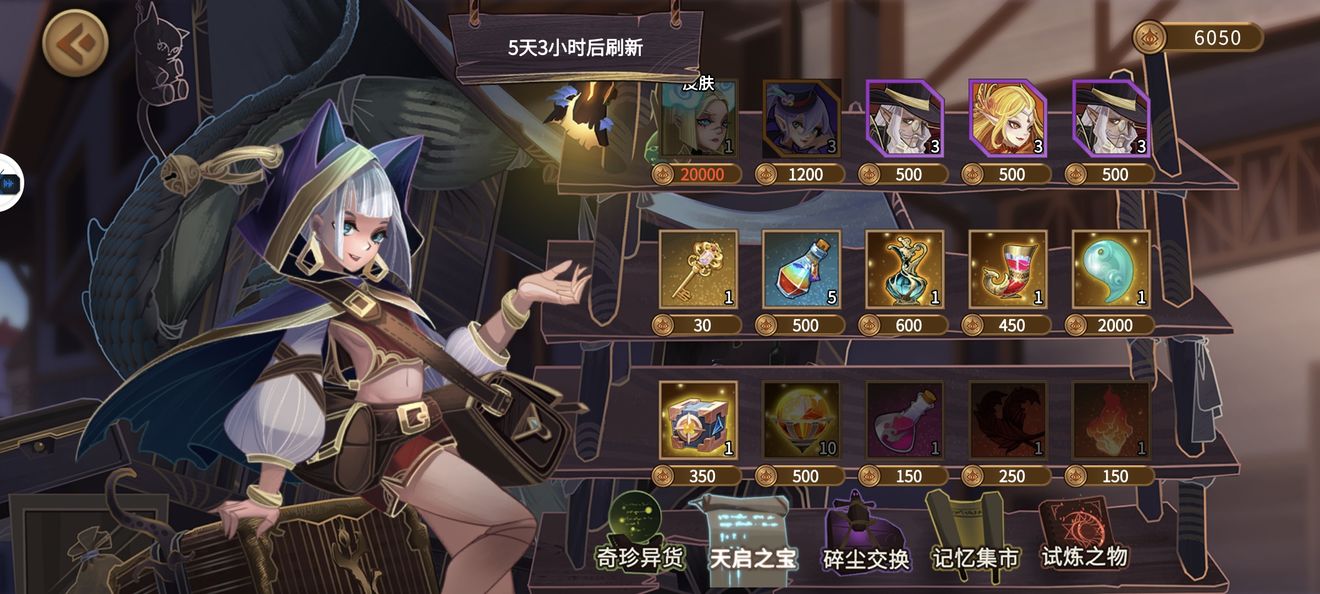
Task: Choose the blue ornate jug item
Action: click(x=905, y=270)
